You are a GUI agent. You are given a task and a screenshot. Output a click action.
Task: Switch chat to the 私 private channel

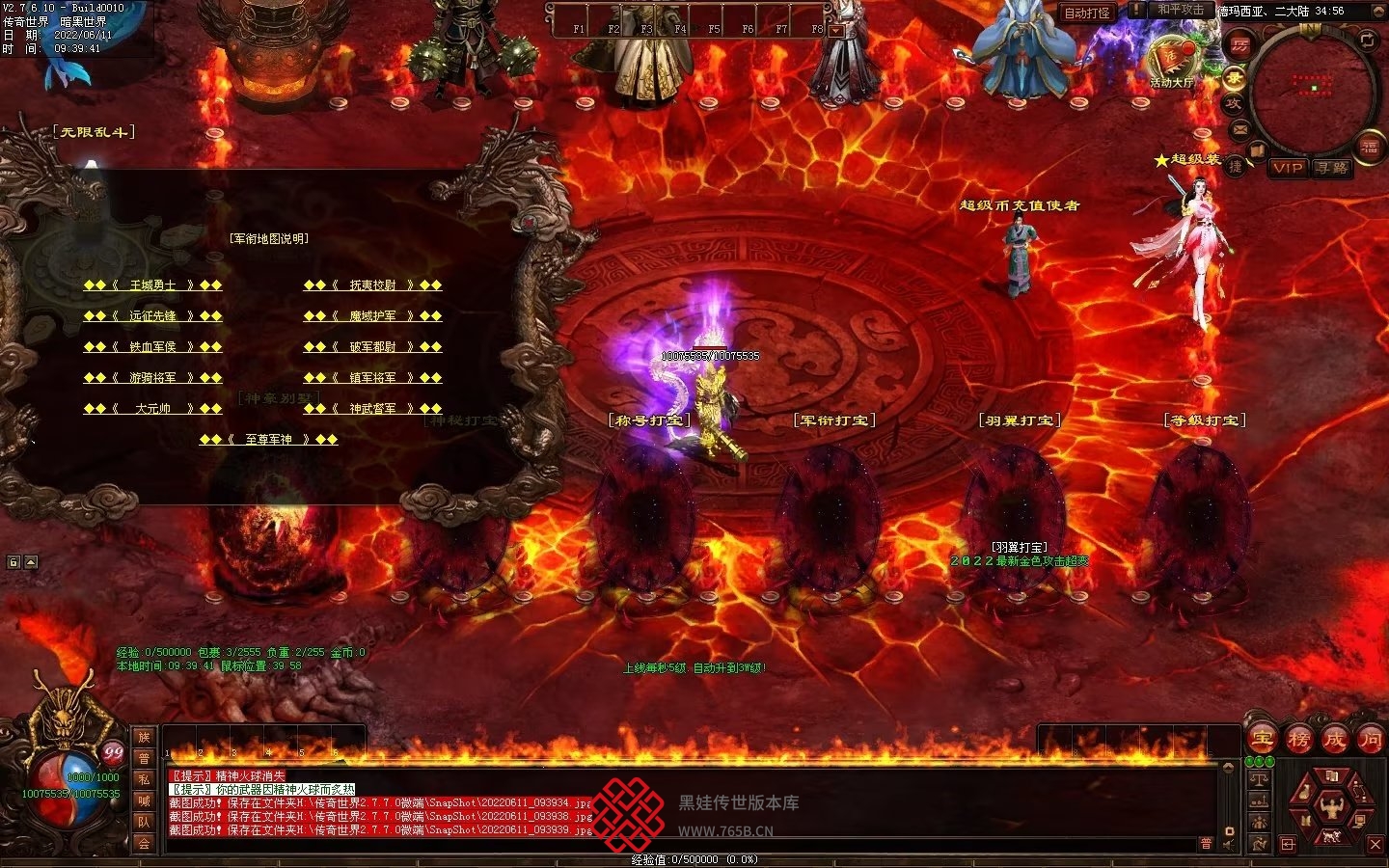click(144, 779)
